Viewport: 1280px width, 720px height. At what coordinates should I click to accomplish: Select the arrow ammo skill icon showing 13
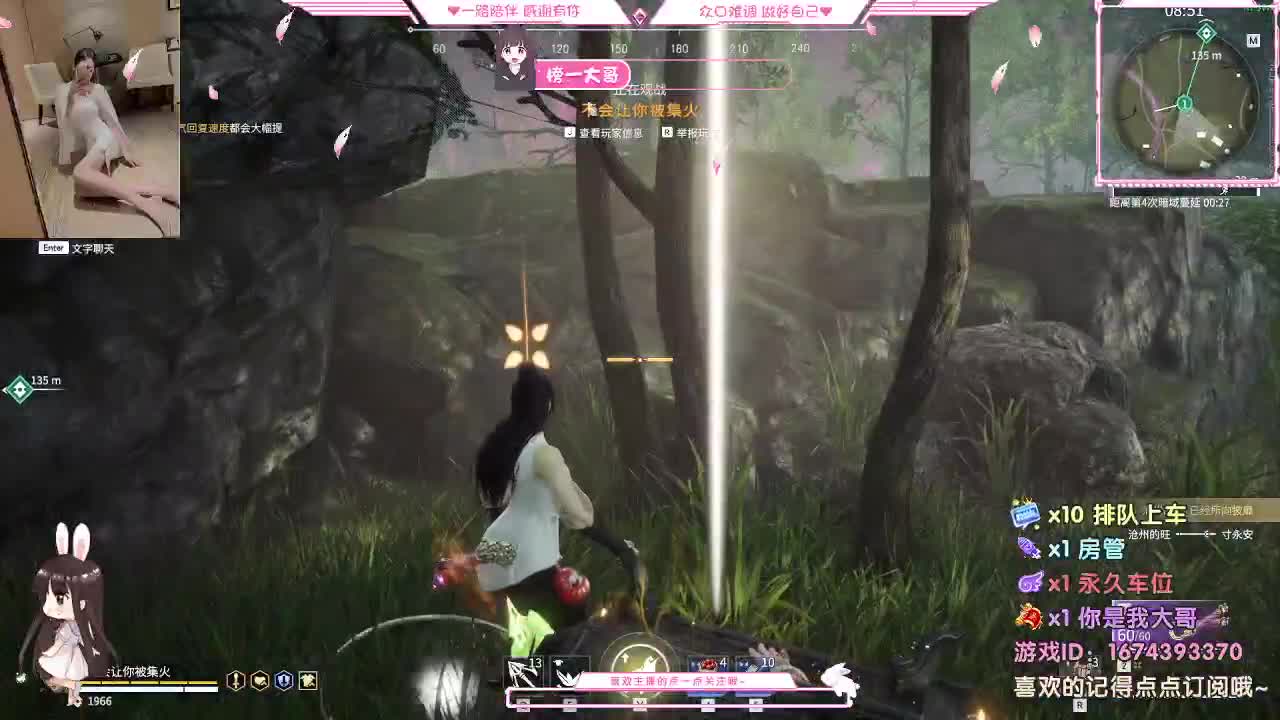(525, 668)
